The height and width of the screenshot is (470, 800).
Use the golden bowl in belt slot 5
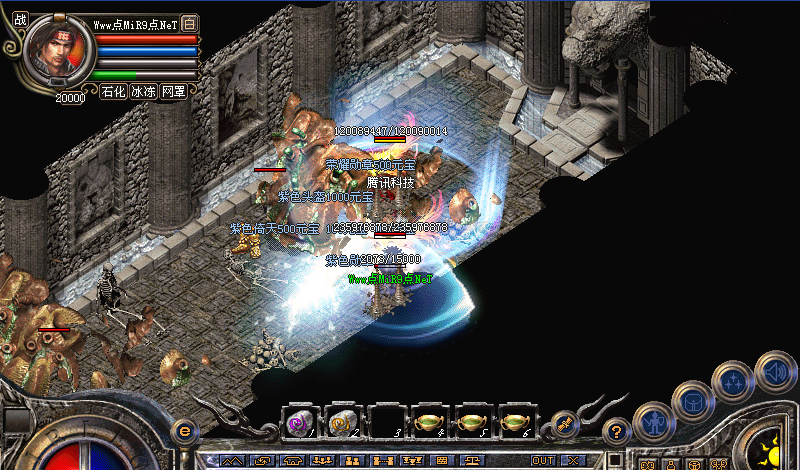(472, 422)
